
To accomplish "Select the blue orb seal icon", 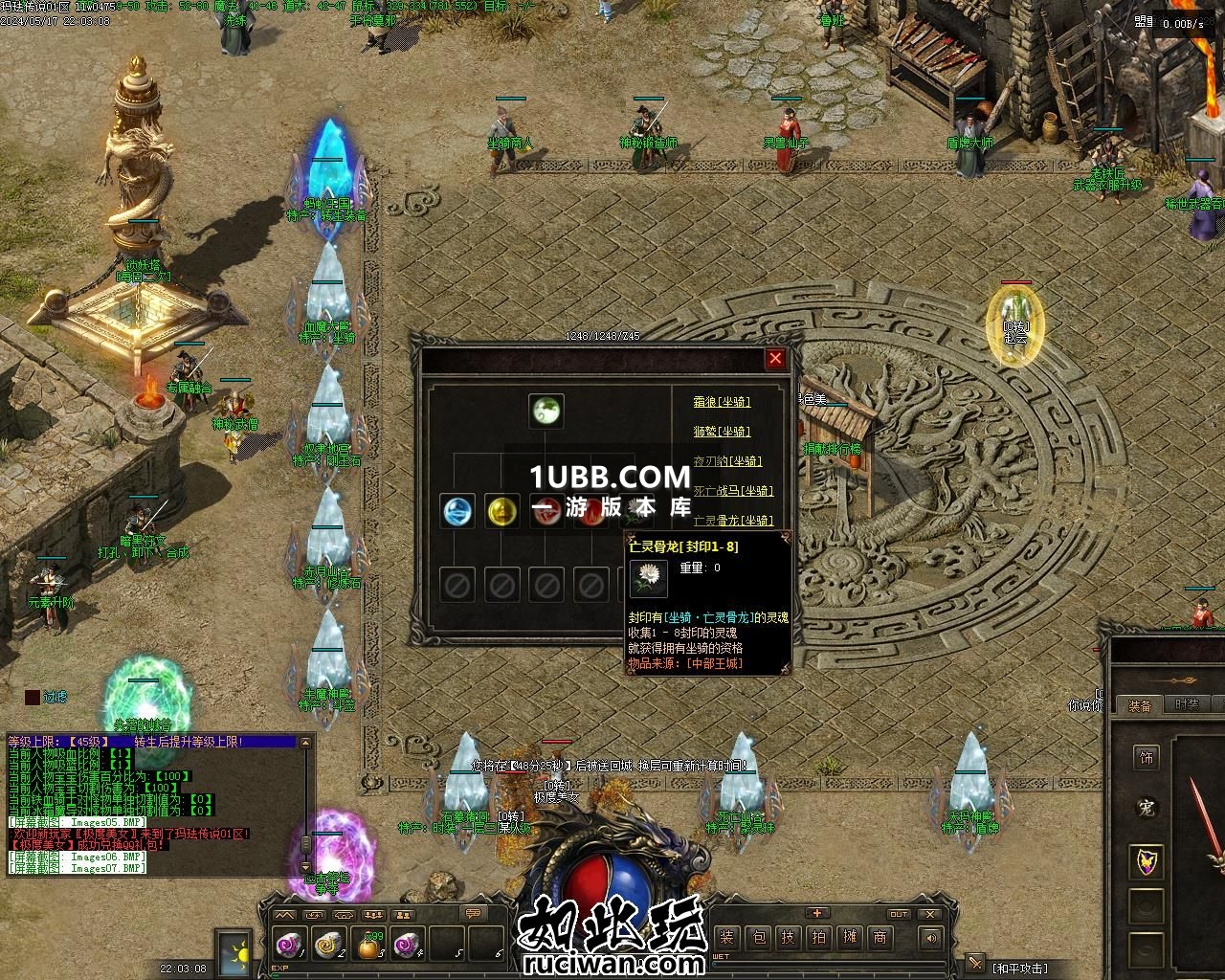I will coord(457,511).
